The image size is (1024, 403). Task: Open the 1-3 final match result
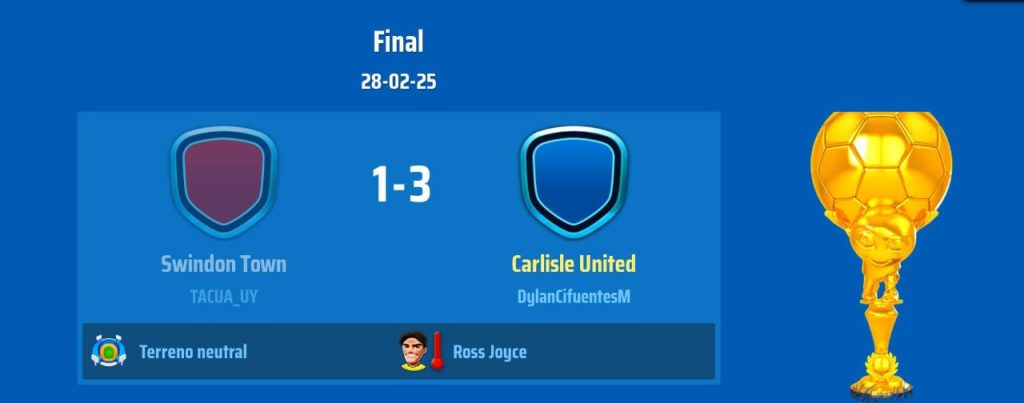[x=400, y=185]
